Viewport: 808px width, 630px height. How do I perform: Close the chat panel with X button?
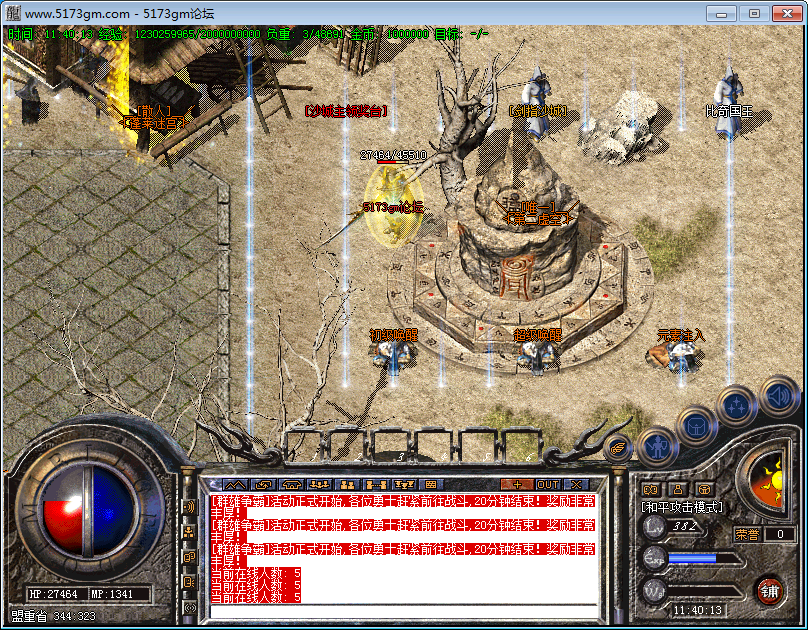tap(576, 484)
